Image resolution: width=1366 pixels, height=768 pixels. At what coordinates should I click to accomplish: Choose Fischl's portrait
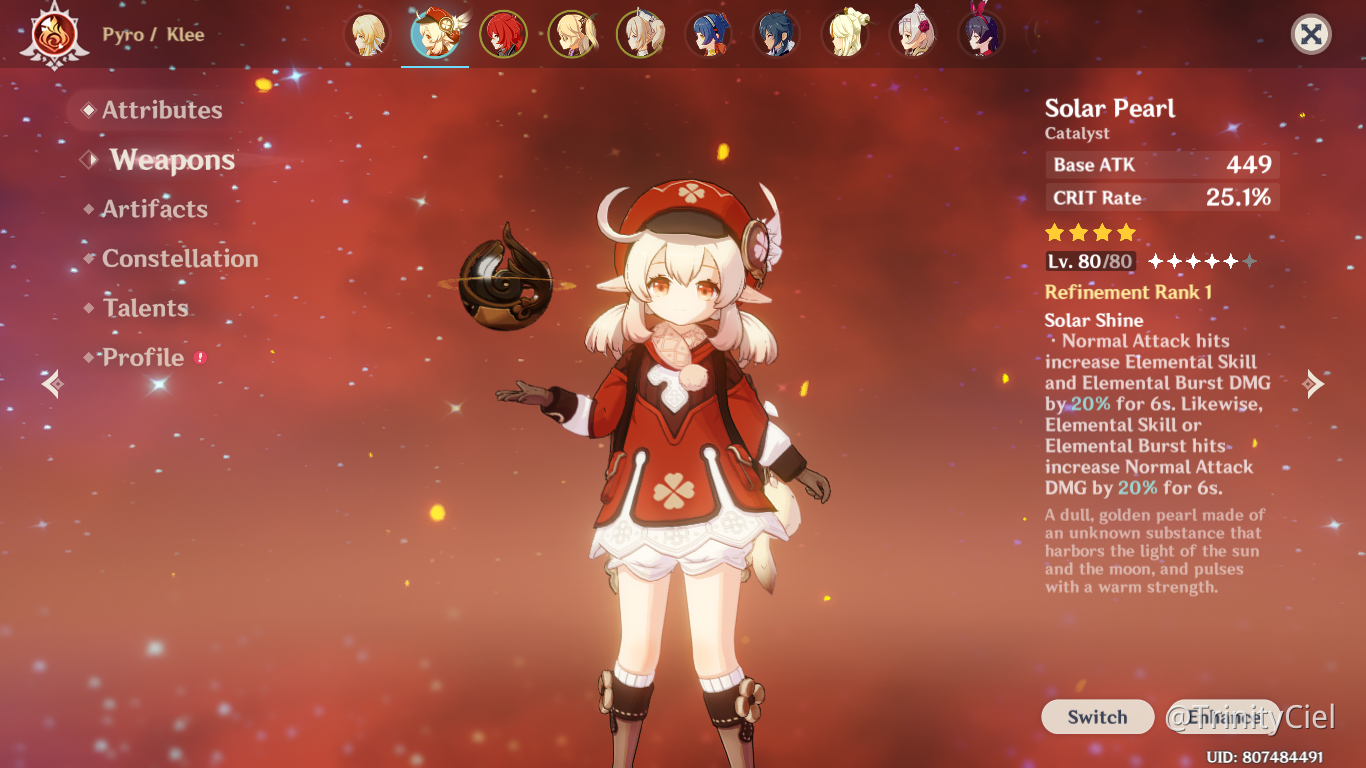point(572,34)
